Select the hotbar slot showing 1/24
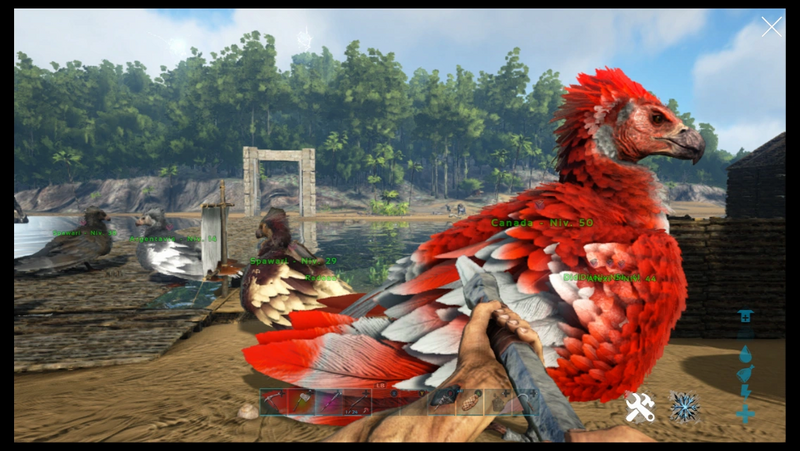Viewport: 800px width, 451px height. click(x=357, y=402)
